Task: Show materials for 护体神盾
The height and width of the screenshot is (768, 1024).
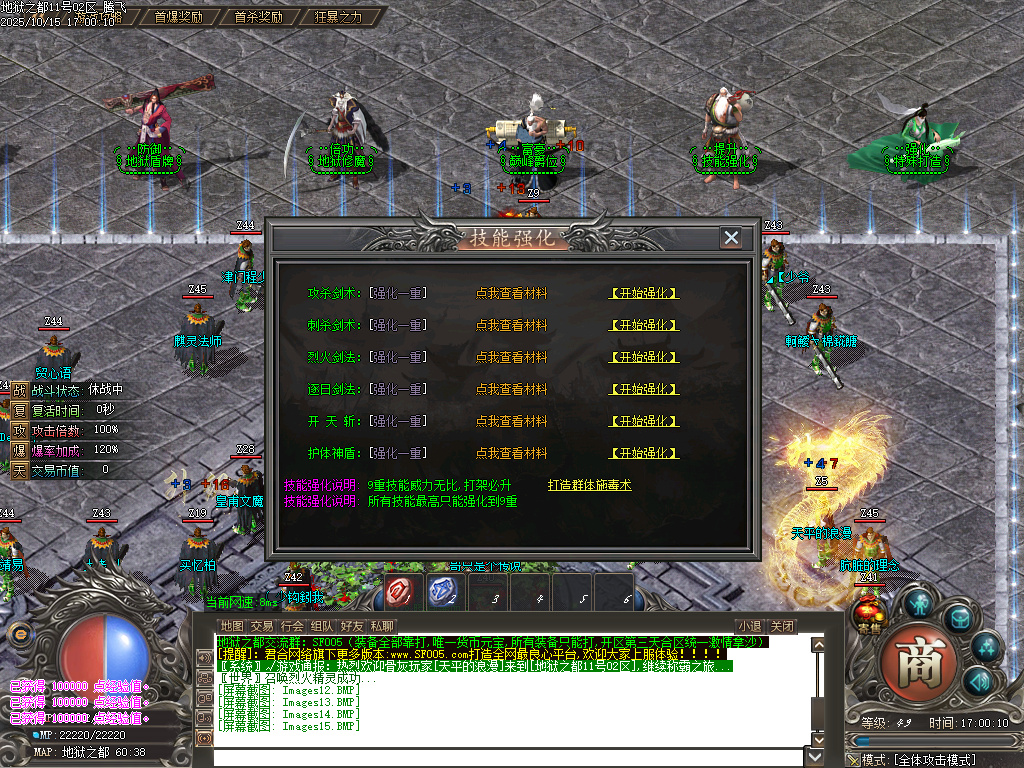Action: coord(511,453)
